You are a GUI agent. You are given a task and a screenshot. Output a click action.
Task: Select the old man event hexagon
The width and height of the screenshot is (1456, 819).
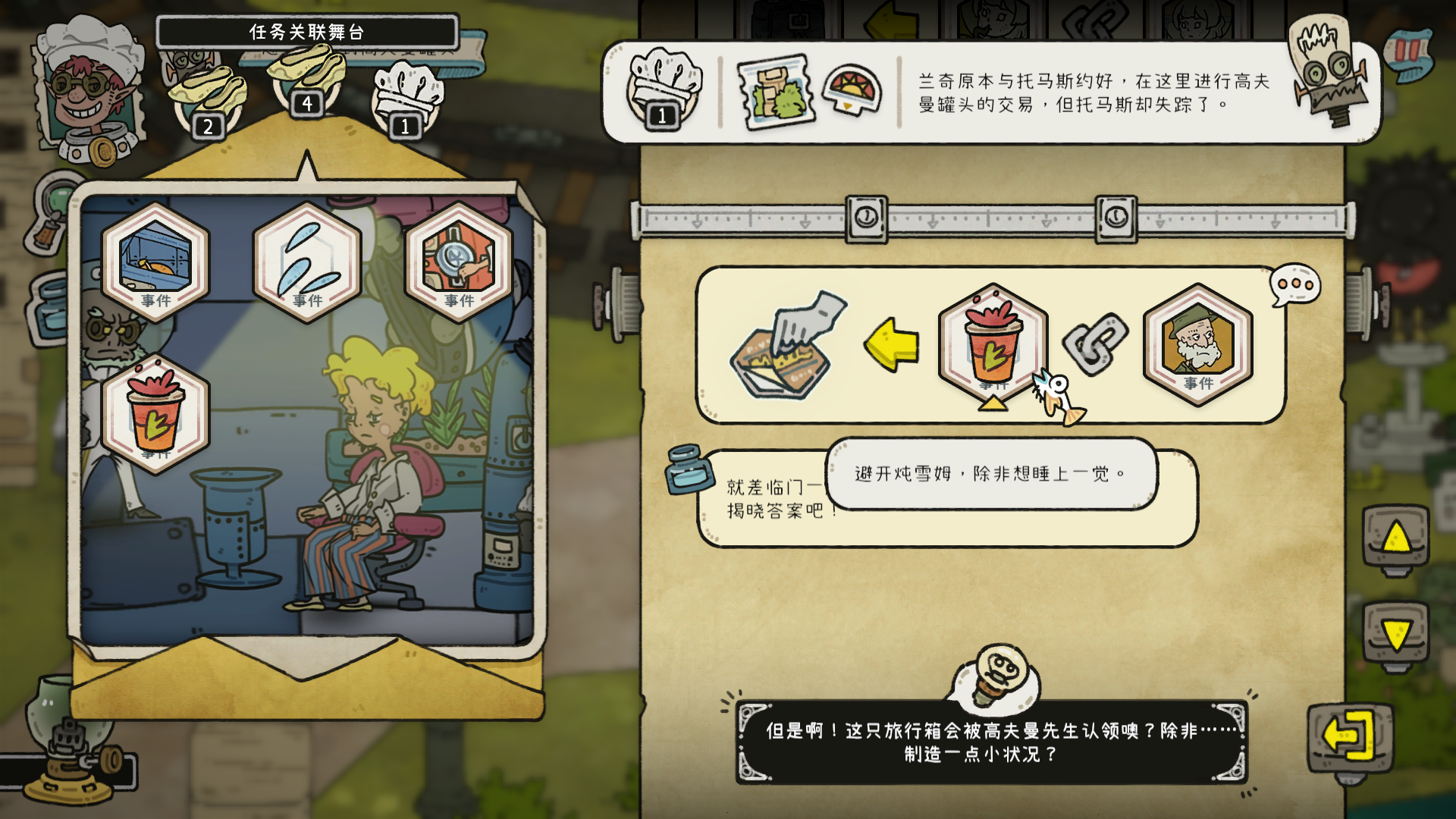click(1197, 347)
